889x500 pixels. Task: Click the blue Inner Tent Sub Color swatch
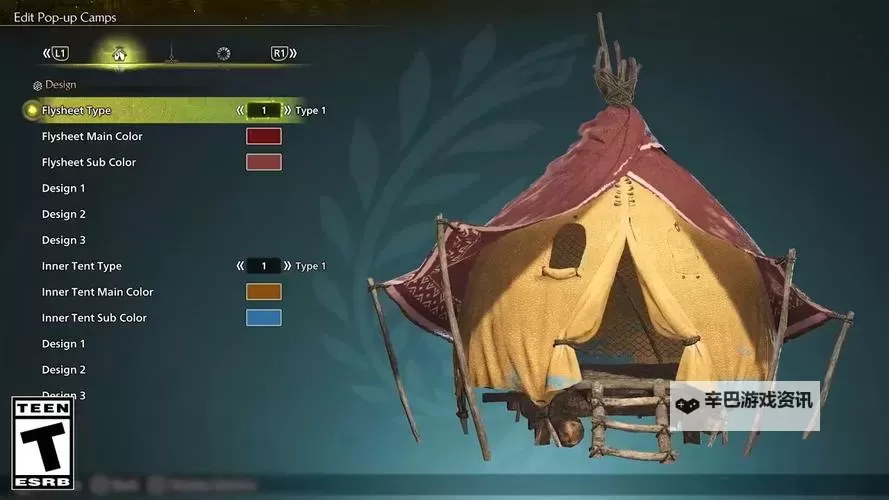point(264,318)
